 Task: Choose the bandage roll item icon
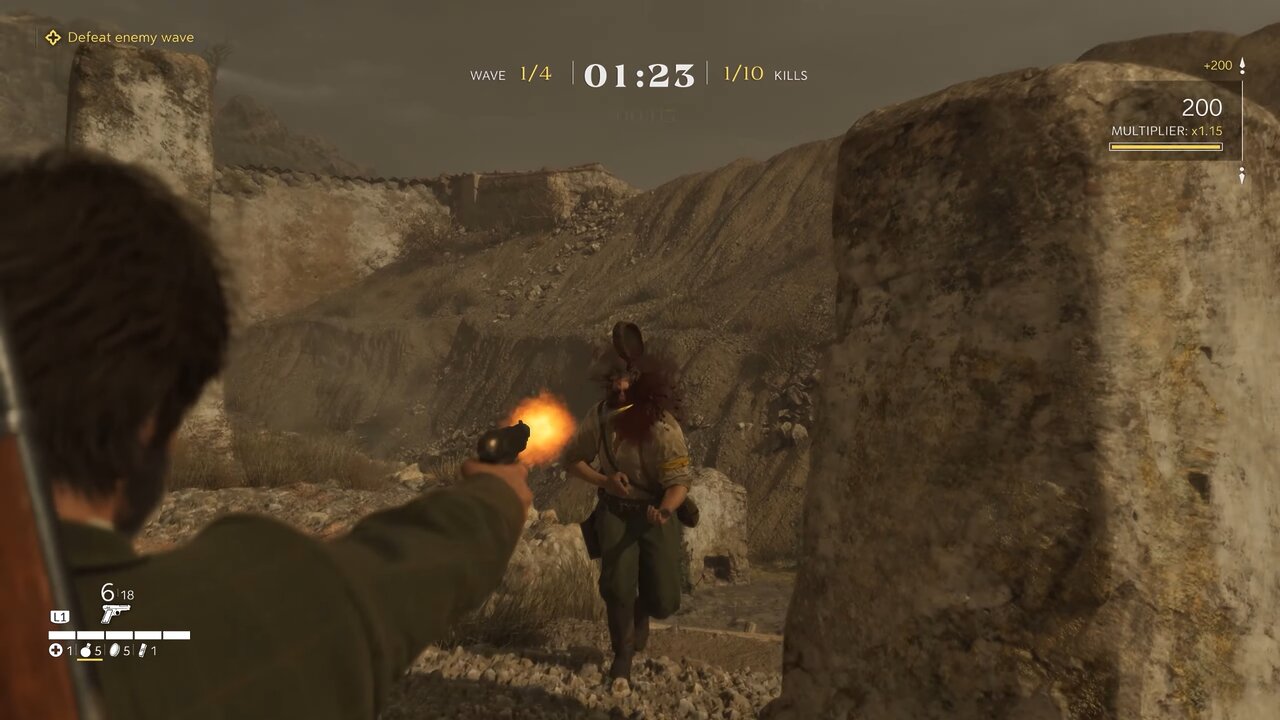click(141, 651)
